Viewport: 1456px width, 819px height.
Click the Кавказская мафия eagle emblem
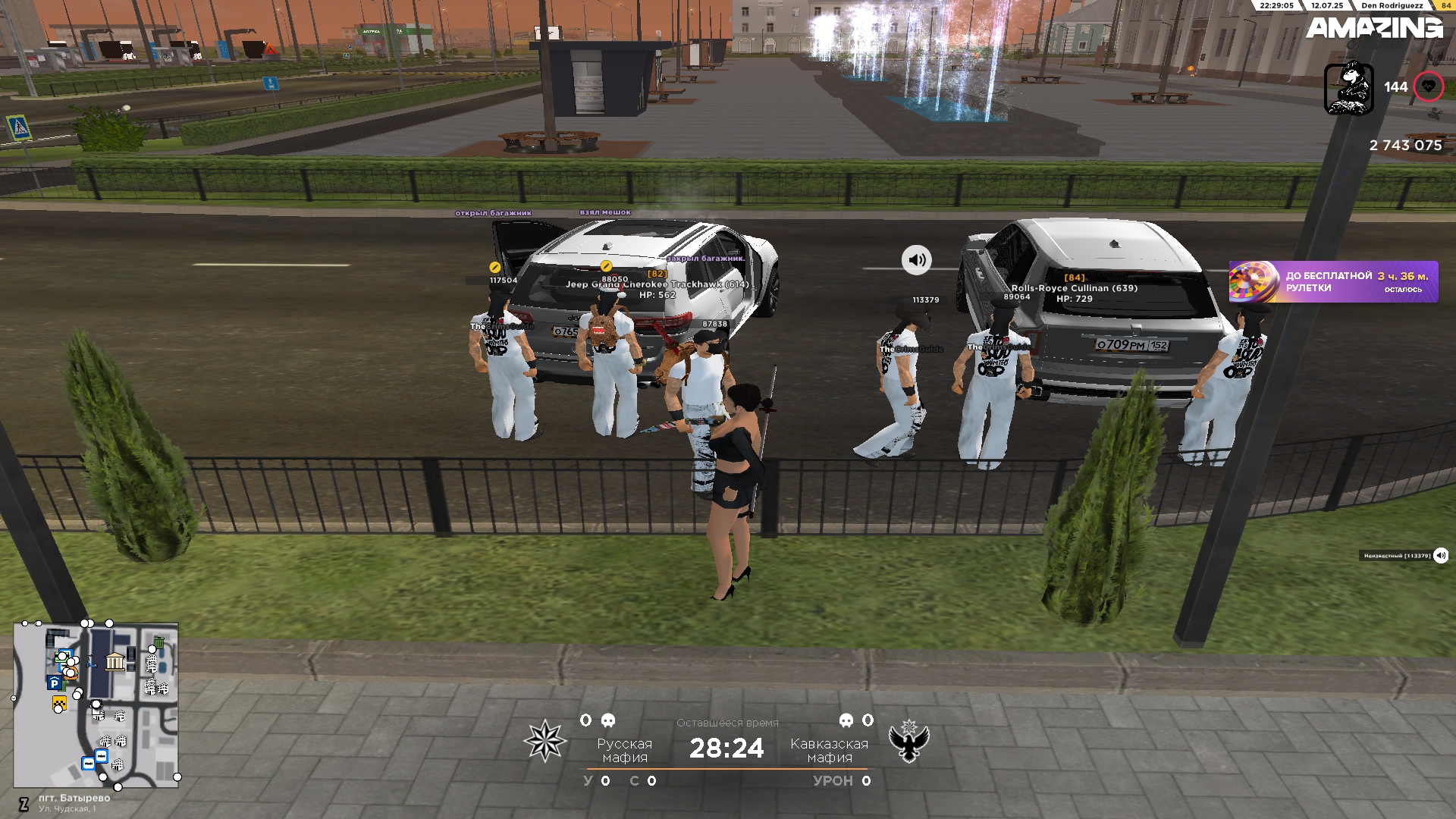click(908, 741)
